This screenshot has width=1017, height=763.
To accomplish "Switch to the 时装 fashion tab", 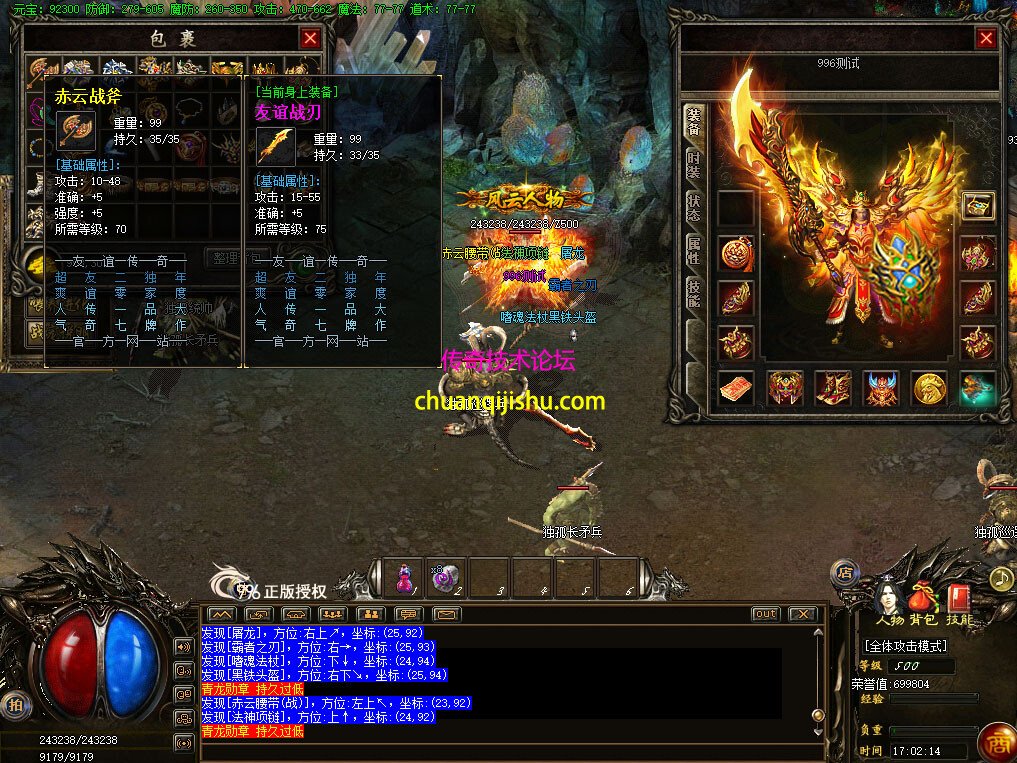I will 694,165.
